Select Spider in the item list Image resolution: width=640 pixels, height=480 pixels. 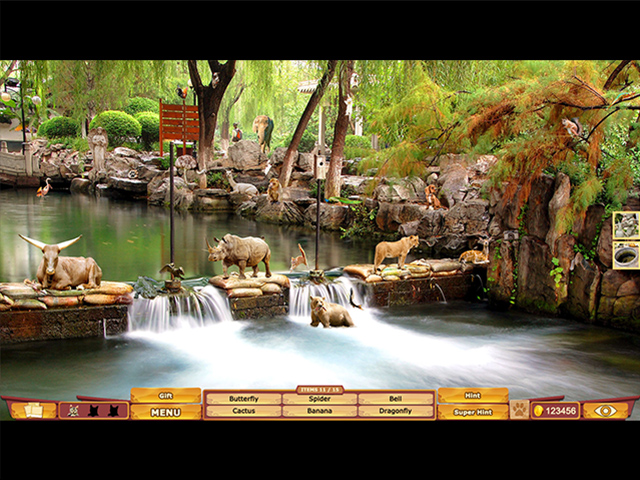pyautogui.click(x=319, y=398)
